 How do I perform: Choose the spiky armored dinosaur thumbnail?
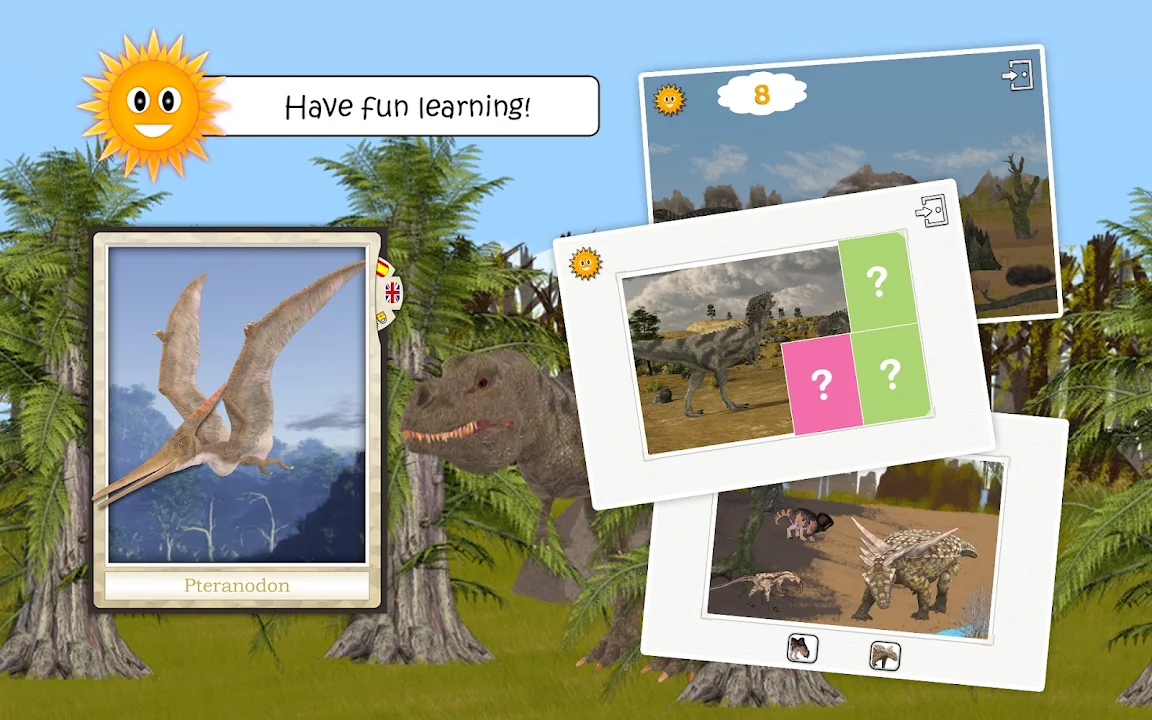885,655
